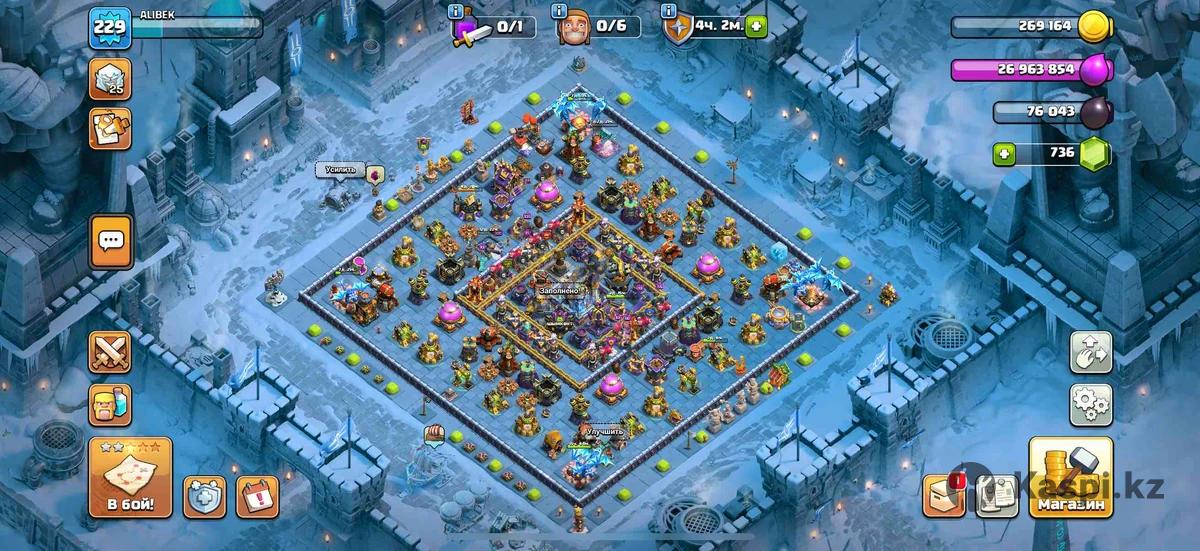Open the shield with cross button
The image size is (1200, 551).
click(204, 496)
